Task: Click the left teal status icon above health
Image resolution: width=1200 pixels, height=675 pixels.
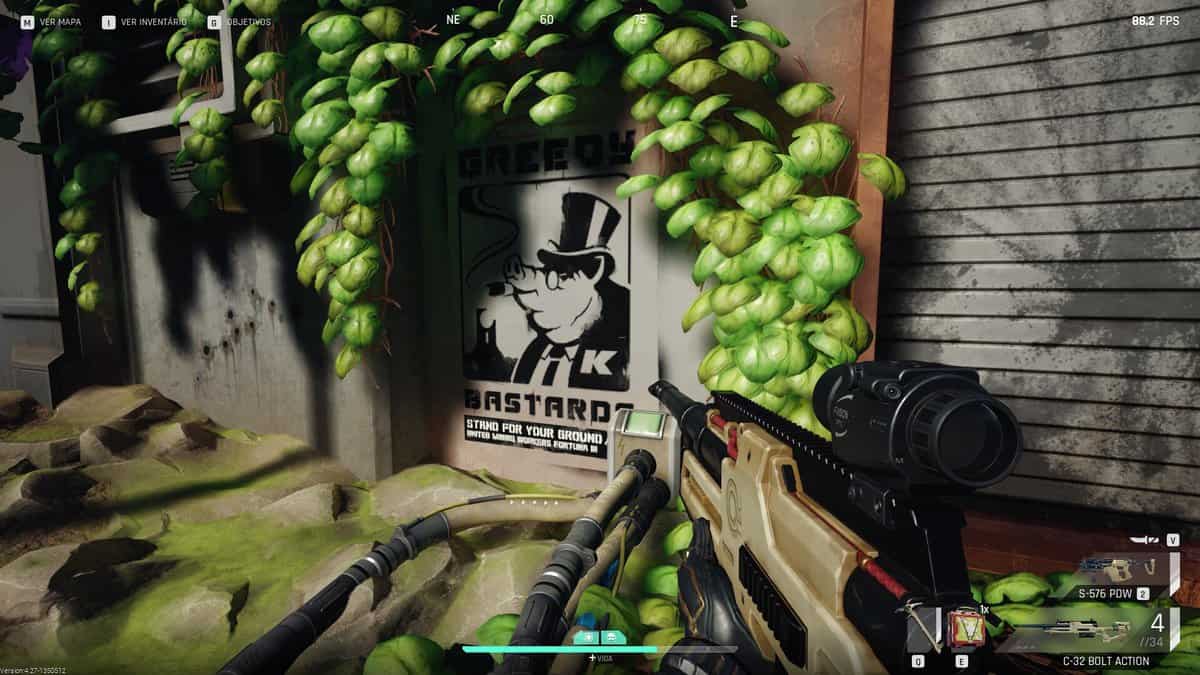Action: coord(587,636)
